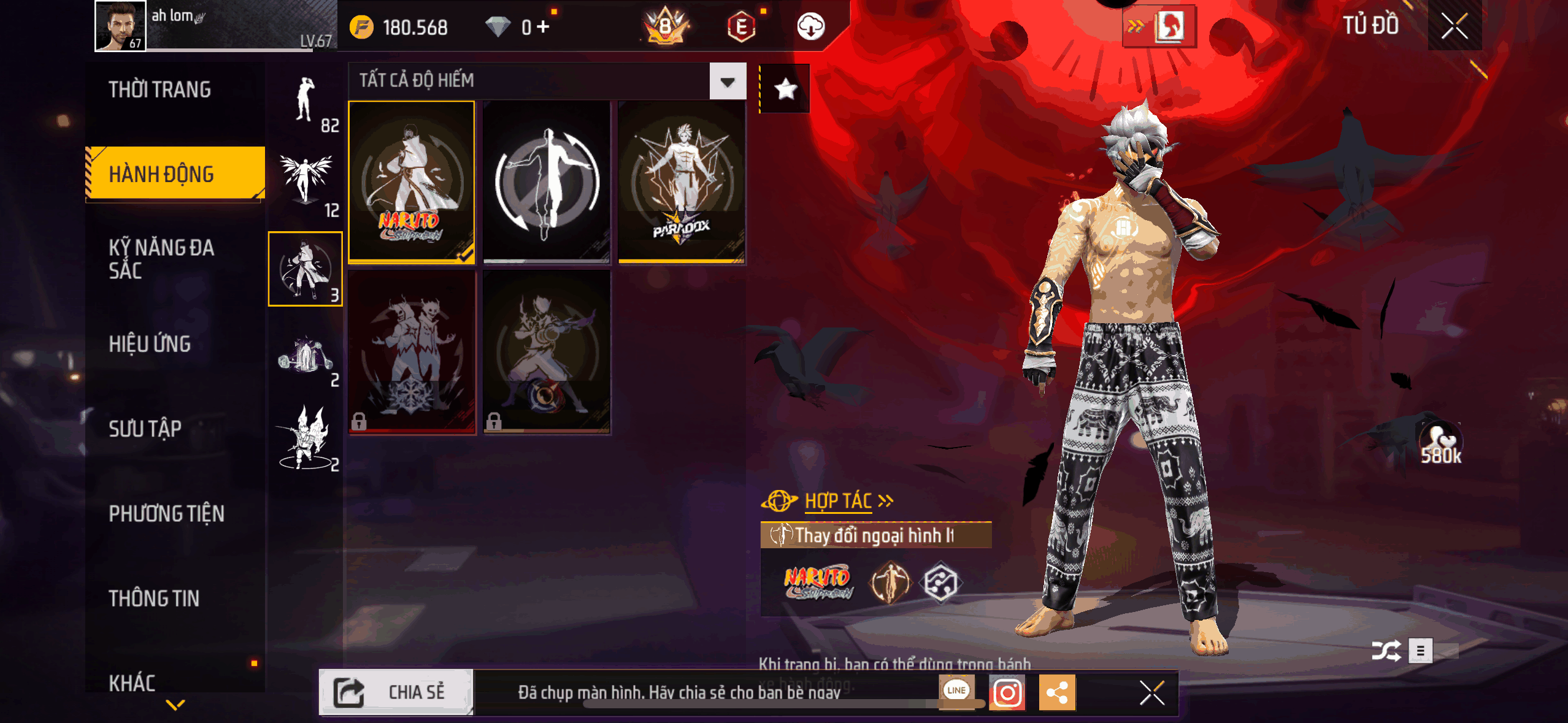This screenshot has height=723, width=1568.
Task: Open the Tất cả độ hiếm rarity dropdown
Action: coord(726,81)
